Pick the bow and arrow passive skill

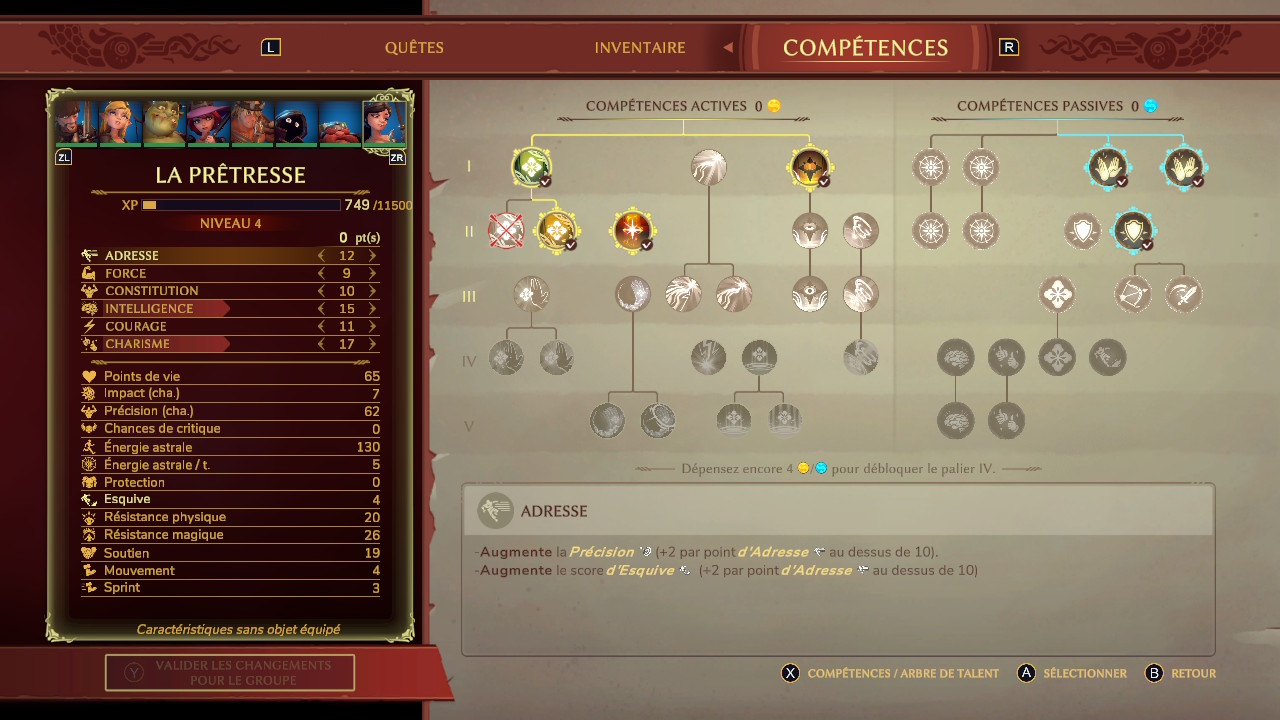point(1134,295)
